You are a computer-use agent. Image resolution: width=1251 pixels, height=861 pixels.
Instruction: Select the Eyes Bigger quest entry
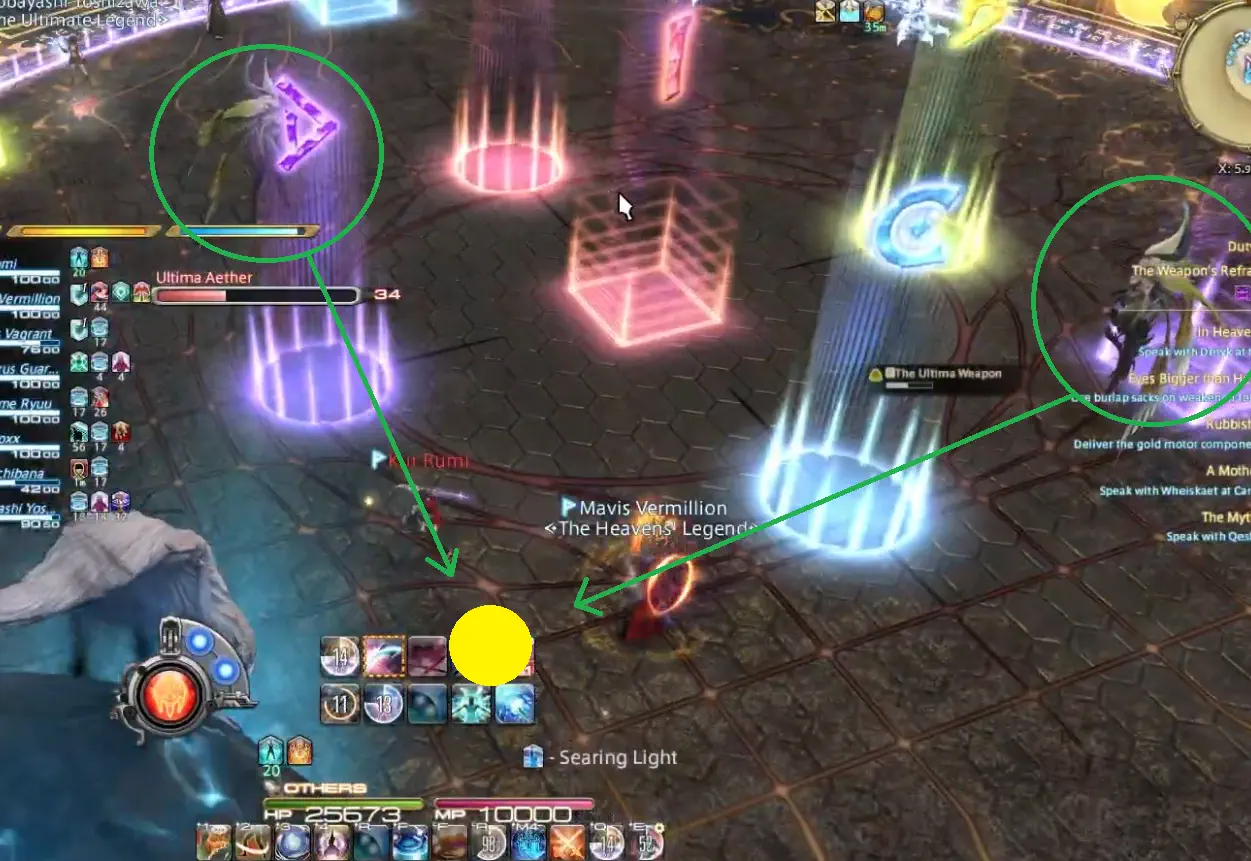click(x=1188, y=379)
